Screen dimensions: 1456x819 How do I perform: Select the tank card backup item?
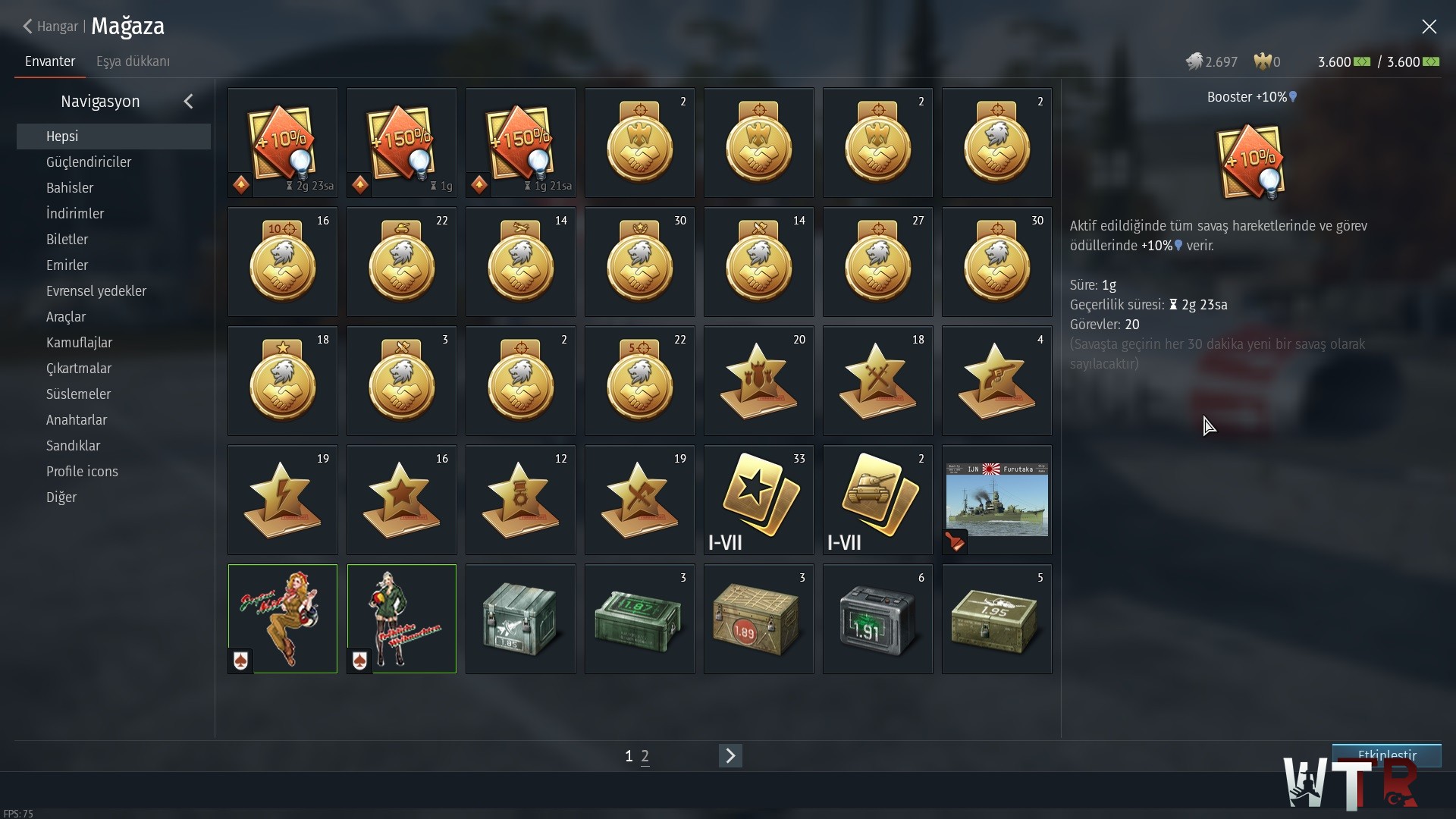[x=877, y=500]
